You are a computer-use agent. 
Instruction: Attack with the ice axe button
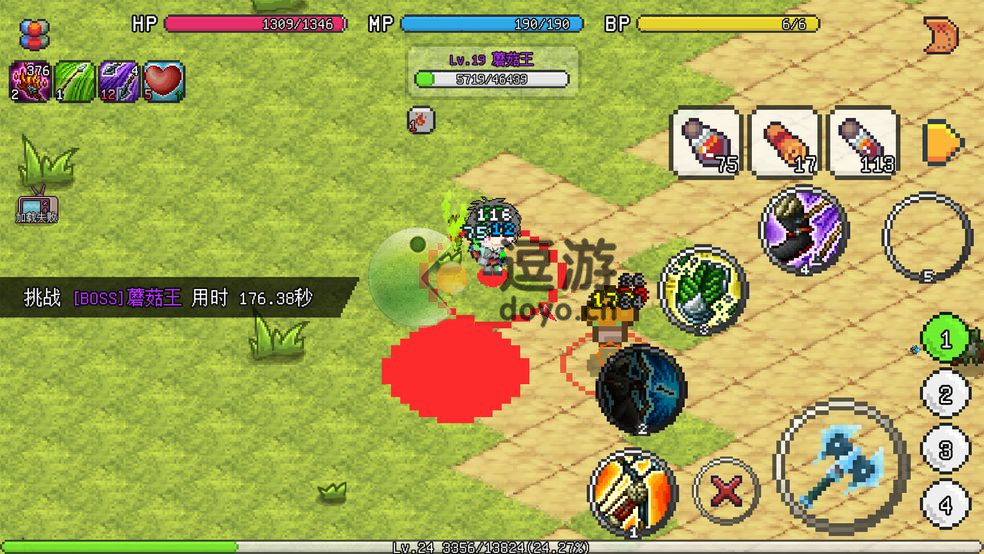(841, 467)
